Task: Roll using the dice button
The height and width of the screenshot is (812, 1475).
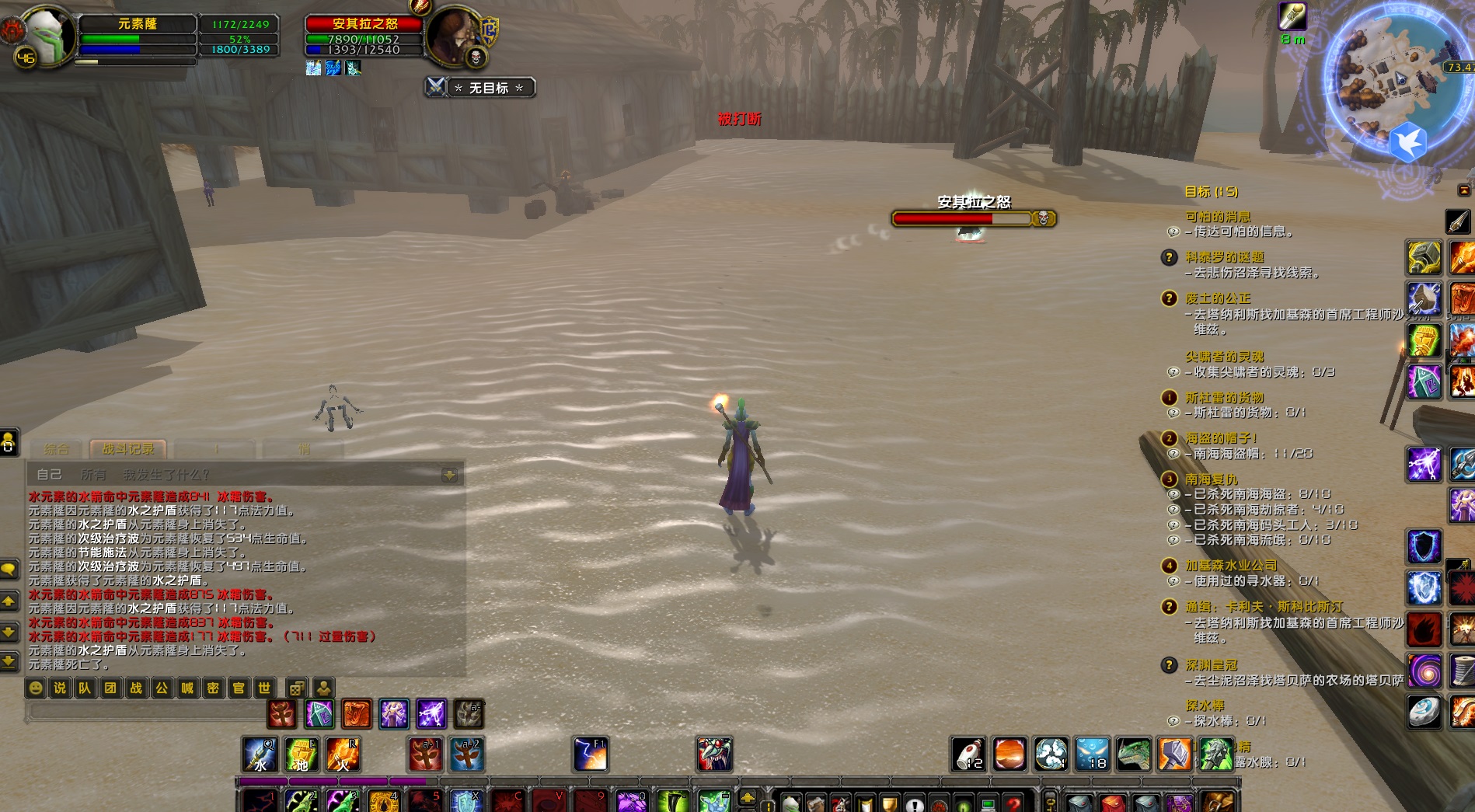Action: (x=296, y=688)
